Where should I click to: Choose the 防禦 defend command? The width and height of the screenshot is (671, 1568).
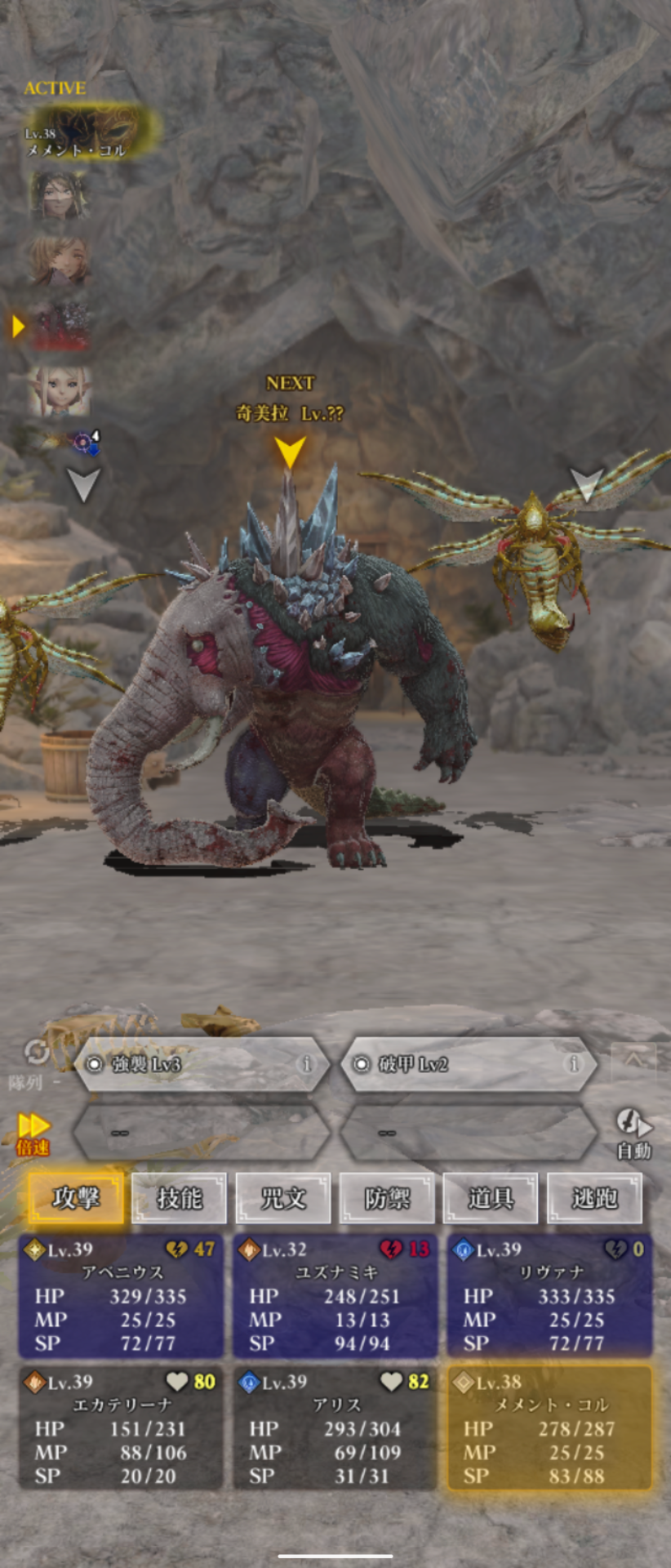point(387,1198)
